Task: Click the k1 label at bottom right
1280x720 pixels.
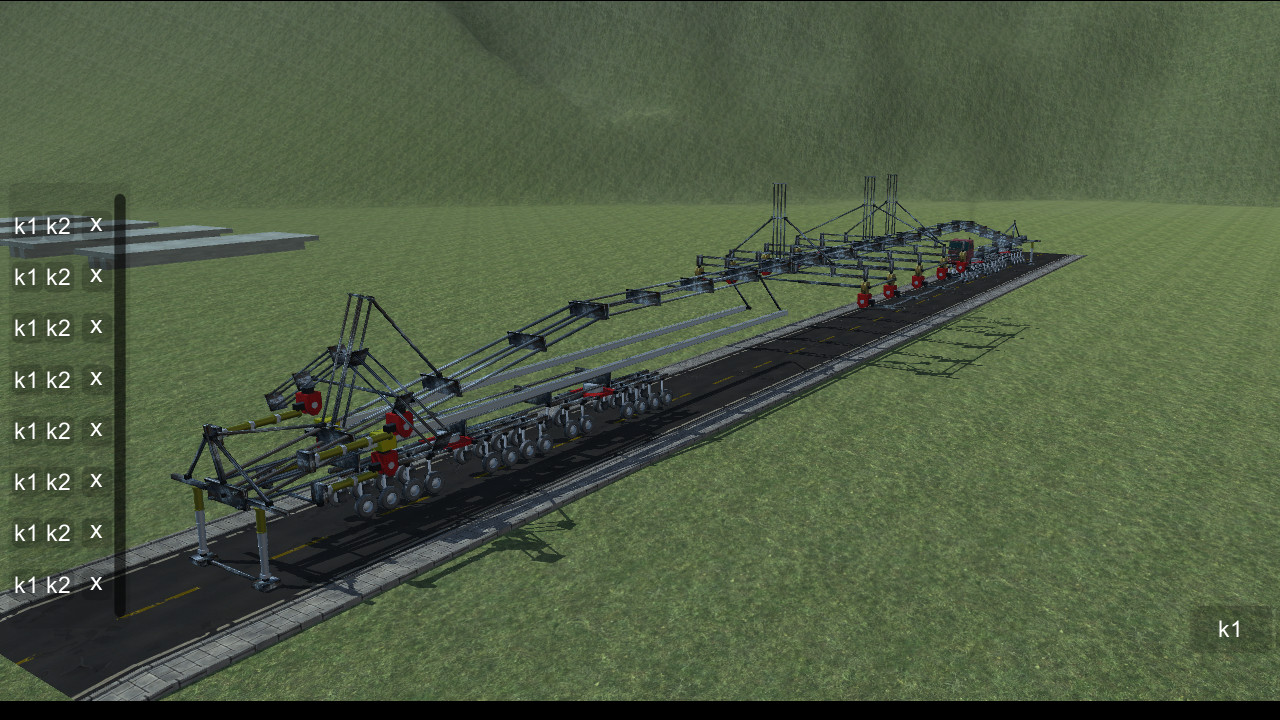Action: (1228, 628)
